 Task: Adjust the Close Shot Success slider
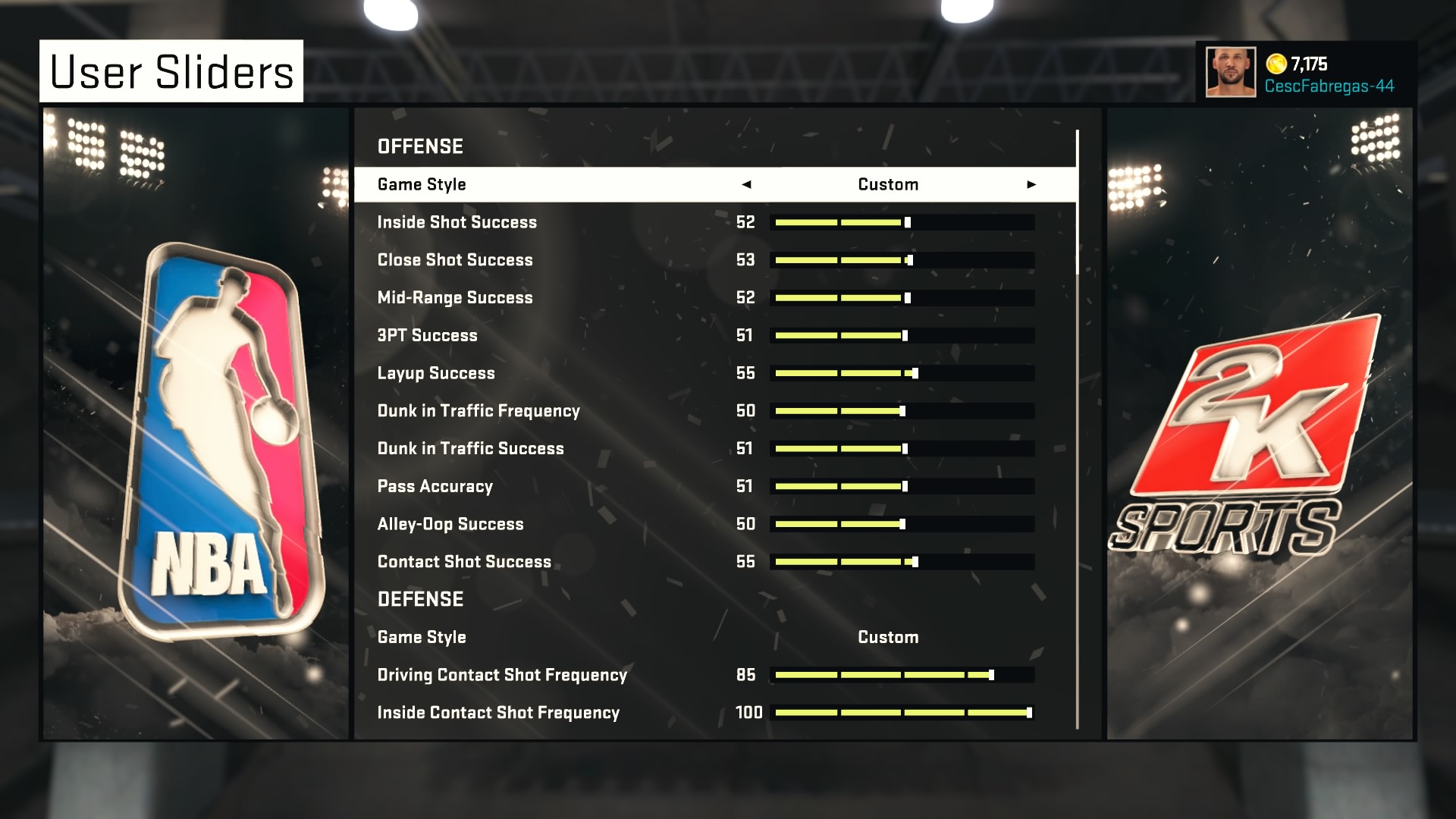tap(902, 260)
